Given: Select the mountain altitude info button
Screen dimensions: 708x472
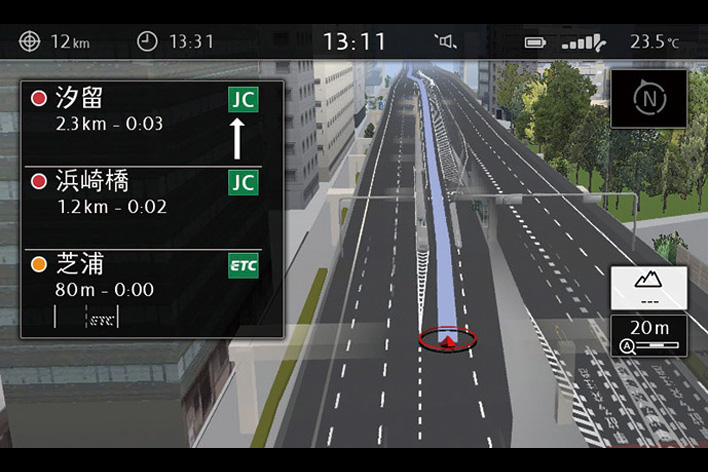Looking at the screenshot, I should pos(649,287).
